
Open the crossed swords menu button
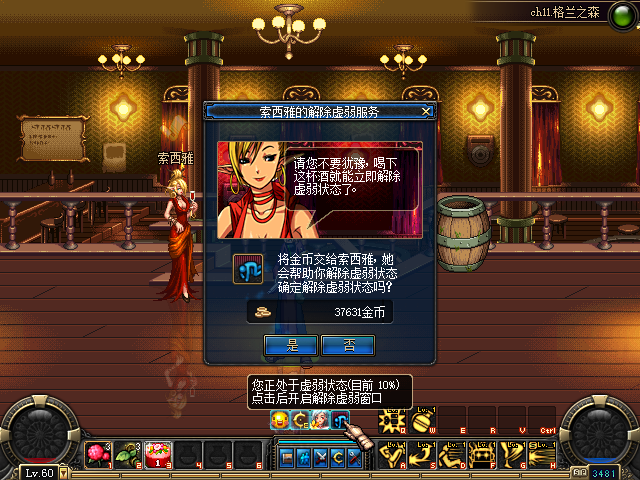coord(322,458)
